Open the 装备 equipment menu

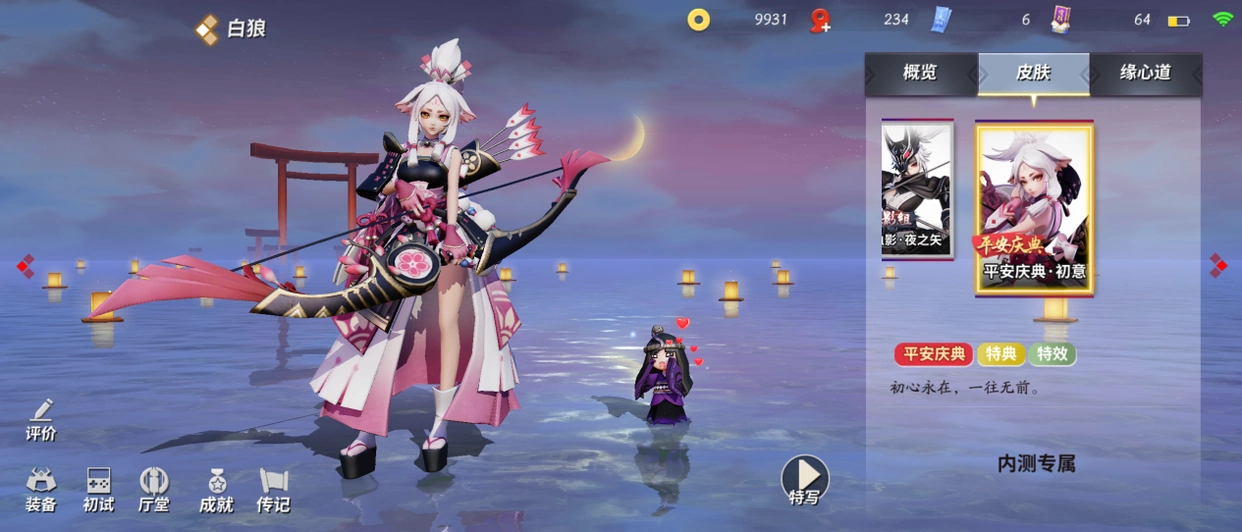coord(41,490)
